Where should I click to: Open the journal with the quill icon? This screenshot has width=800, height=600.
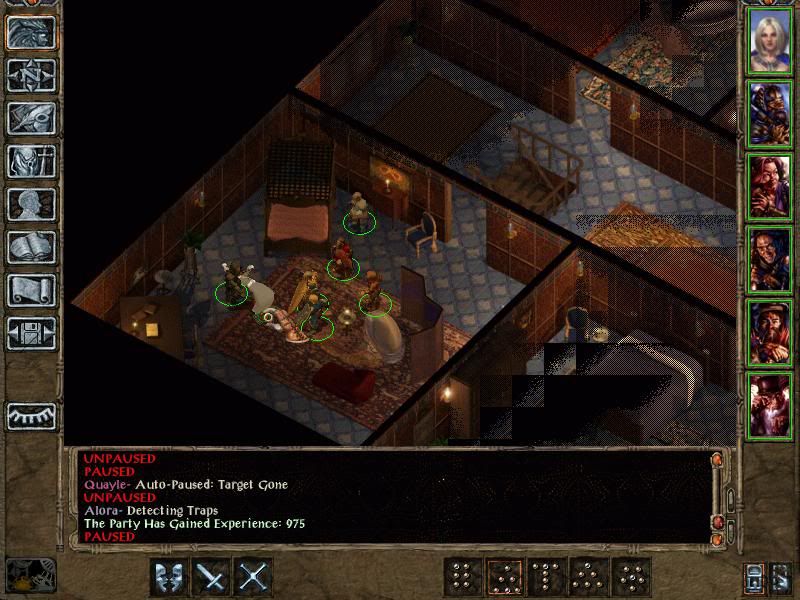(31, 118)
